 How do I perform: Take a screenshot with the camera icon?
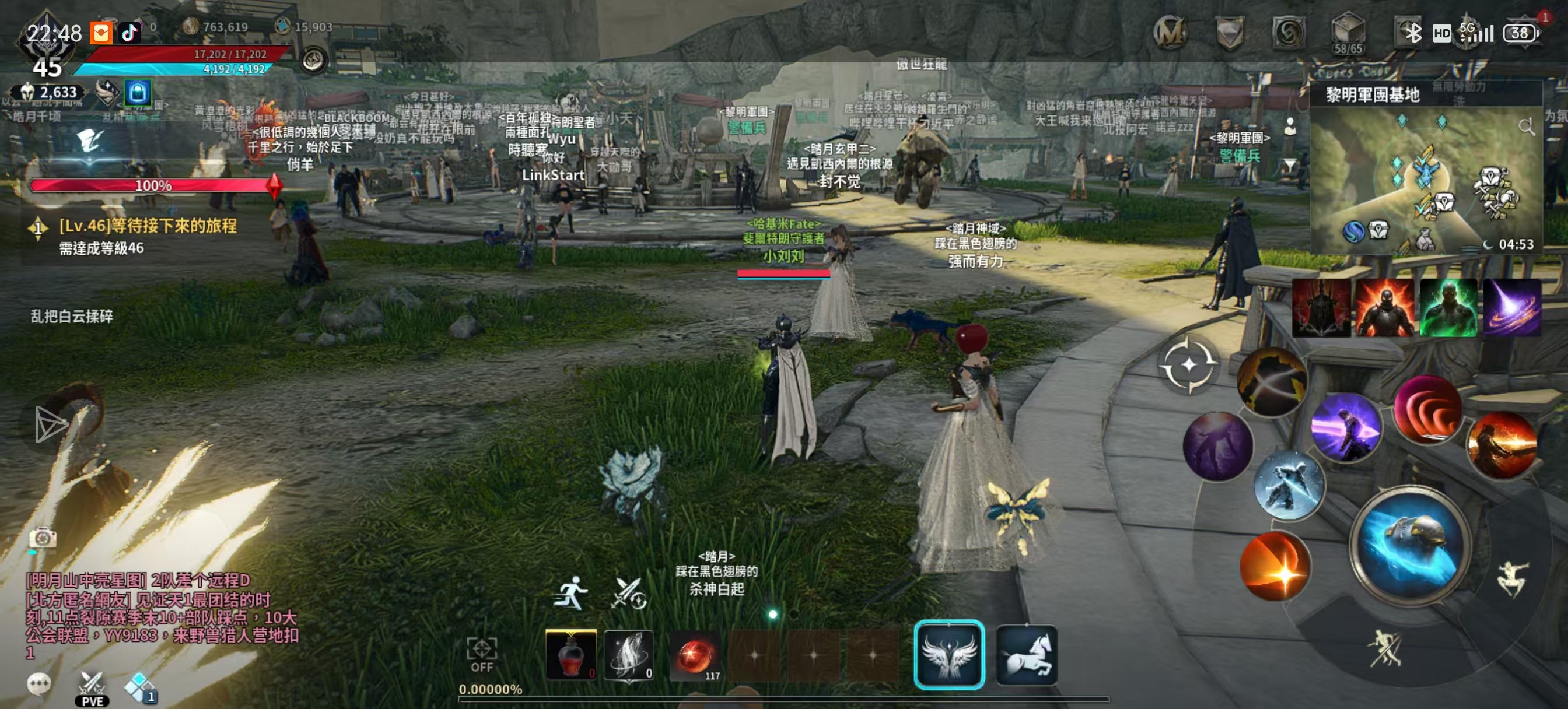(43, 538)
